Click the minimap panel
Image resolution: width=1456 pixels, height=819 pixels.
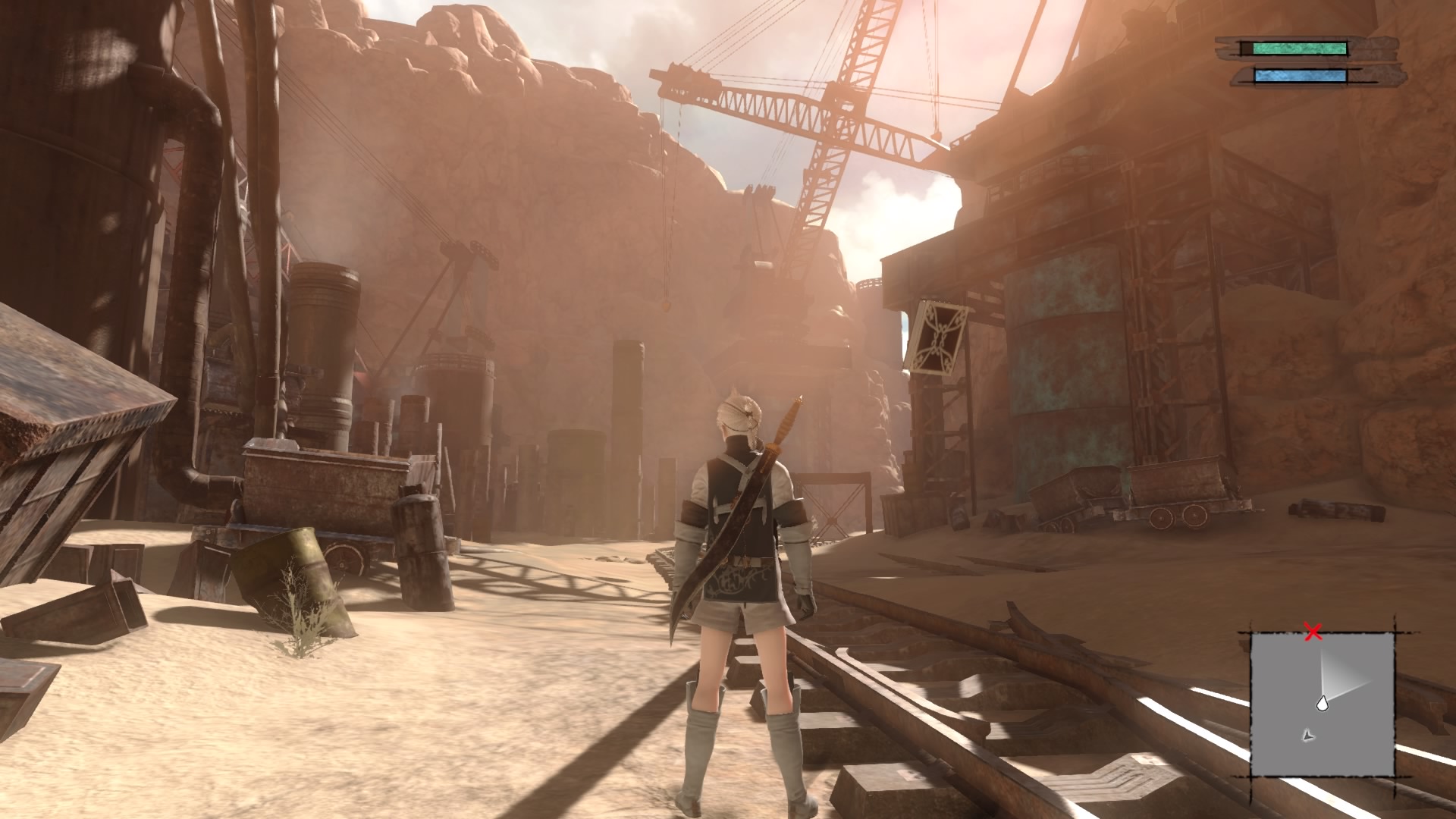click(1322, 705)
